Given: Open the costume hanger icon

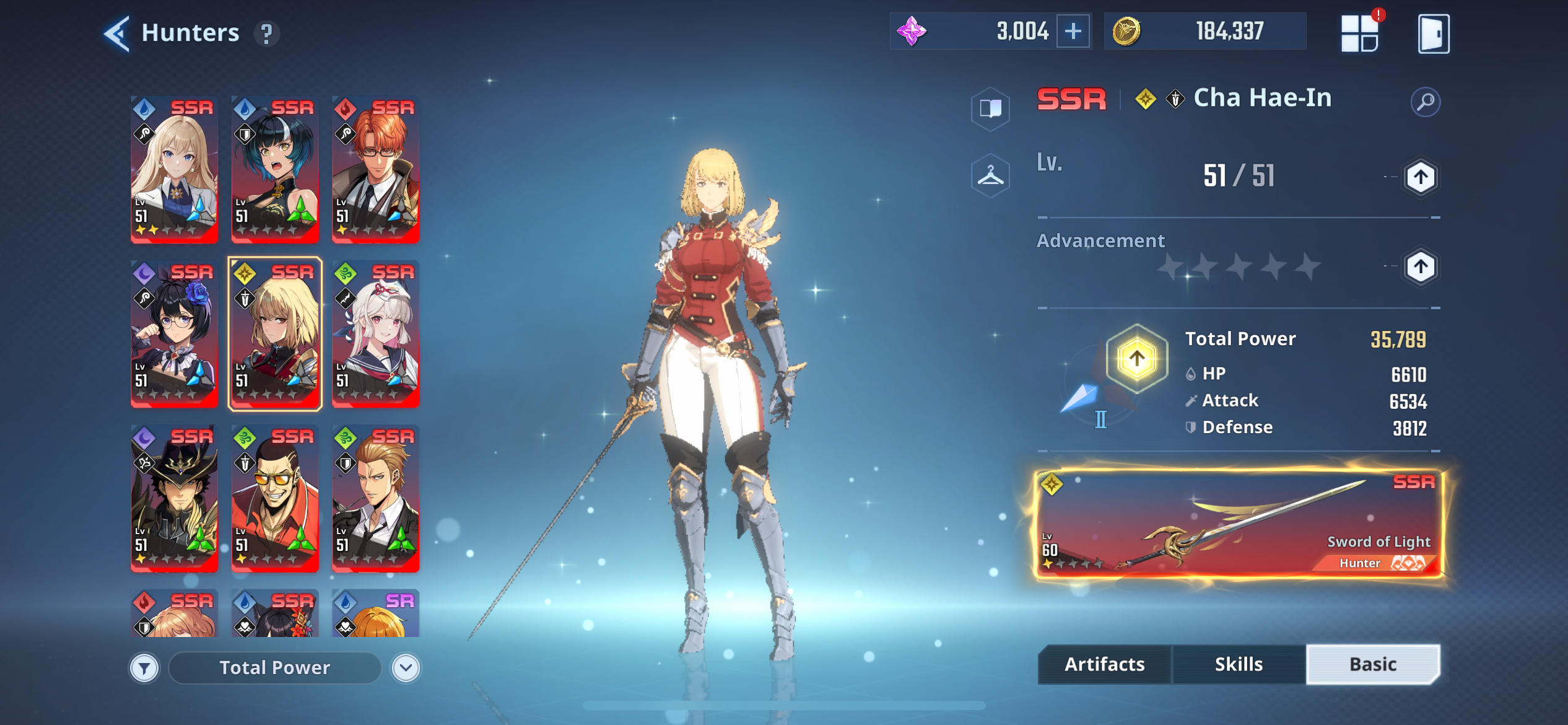Looking at the screenshot, I should pos(990,176).
